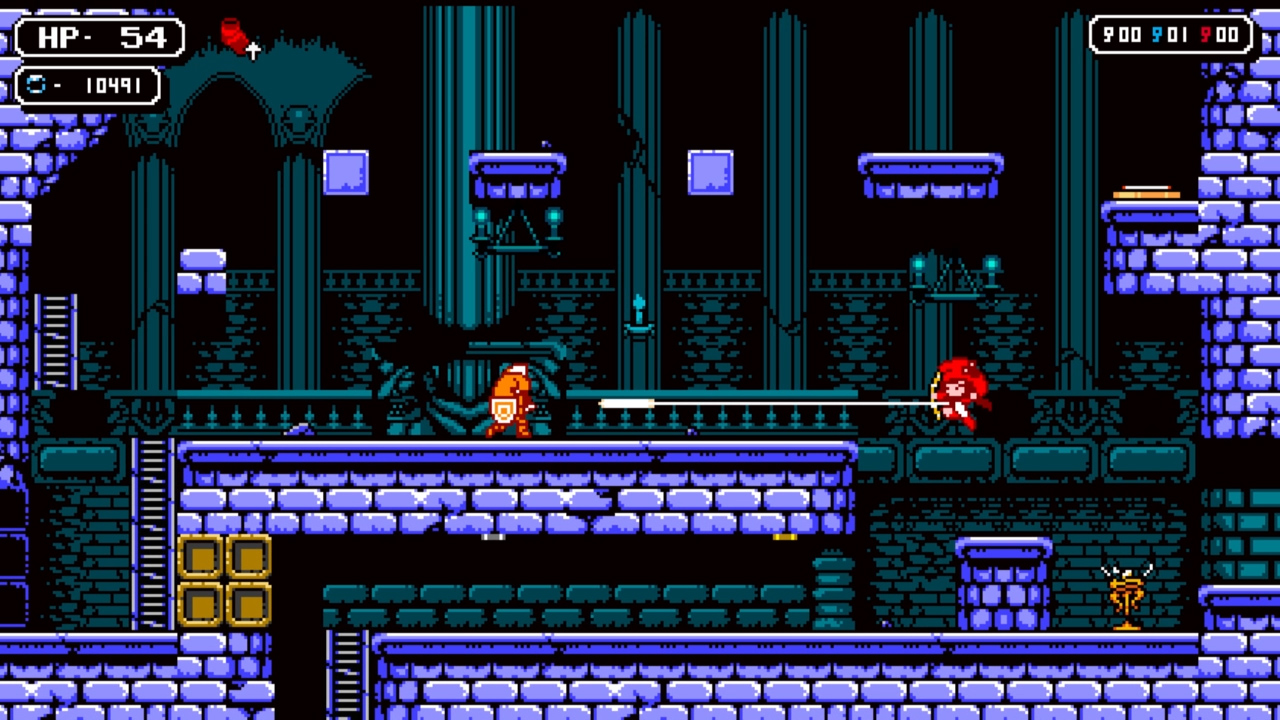Viewport: 1280px width, 720px height.
Task: Click the blue gold-ring currency icon
Action: [38, 85]
